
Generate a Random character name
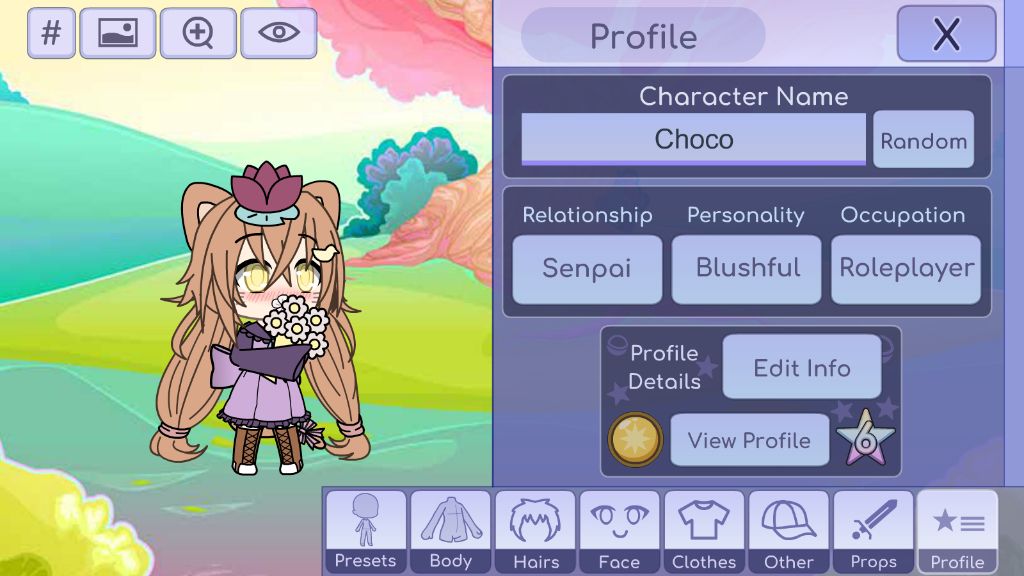[x=923, y=142]
